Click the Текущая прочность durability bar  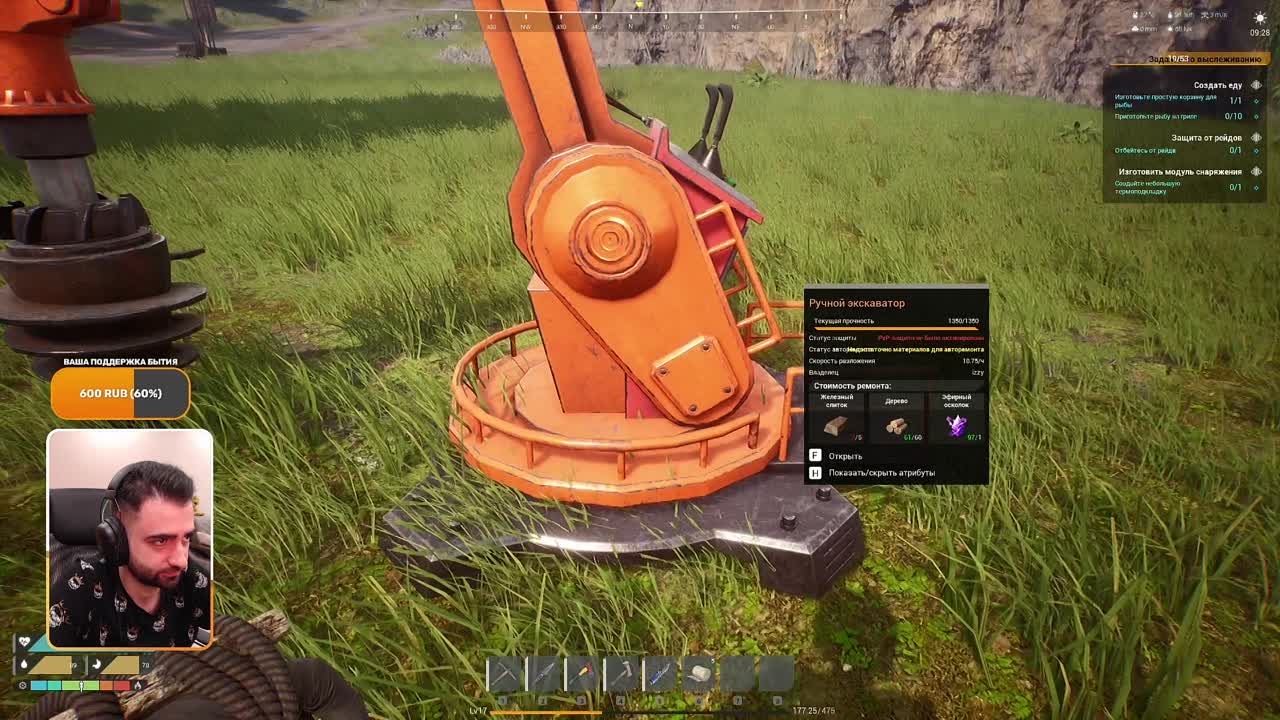895,322
